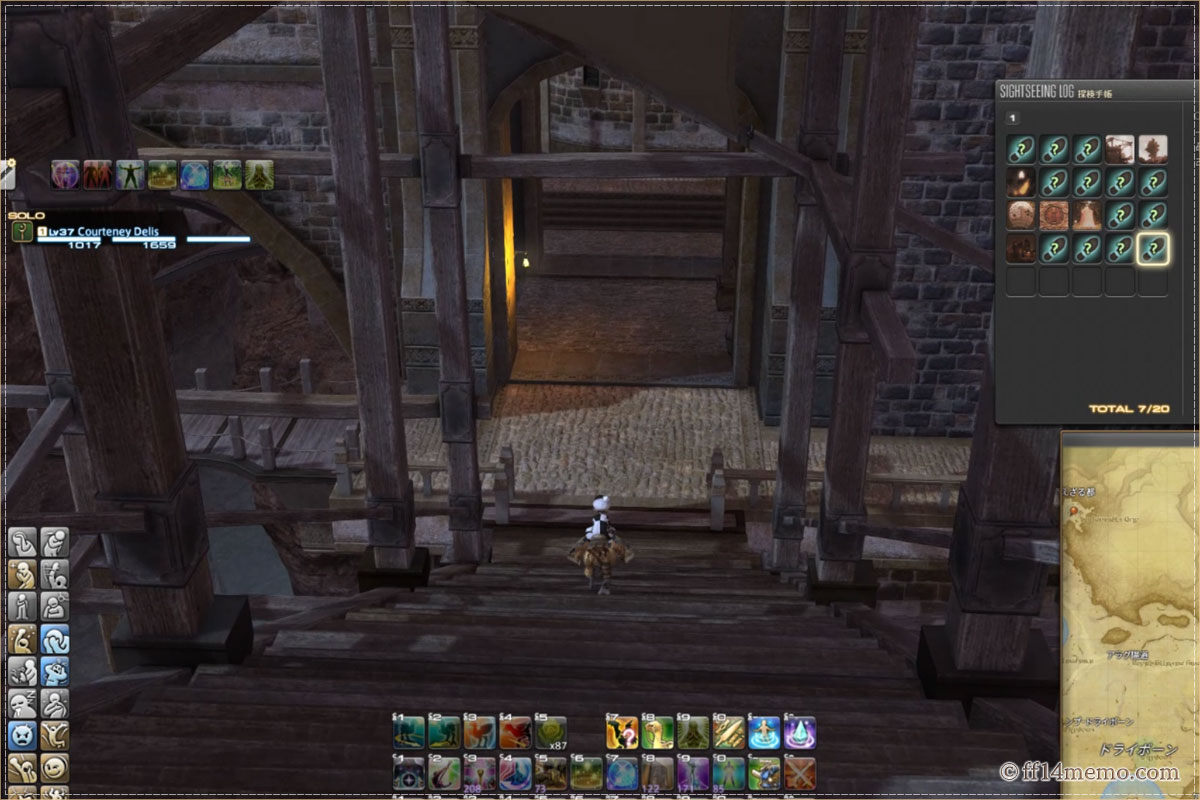
Task: Open the sightseeing entry with the lone tree
Action: coord(1152,150)
